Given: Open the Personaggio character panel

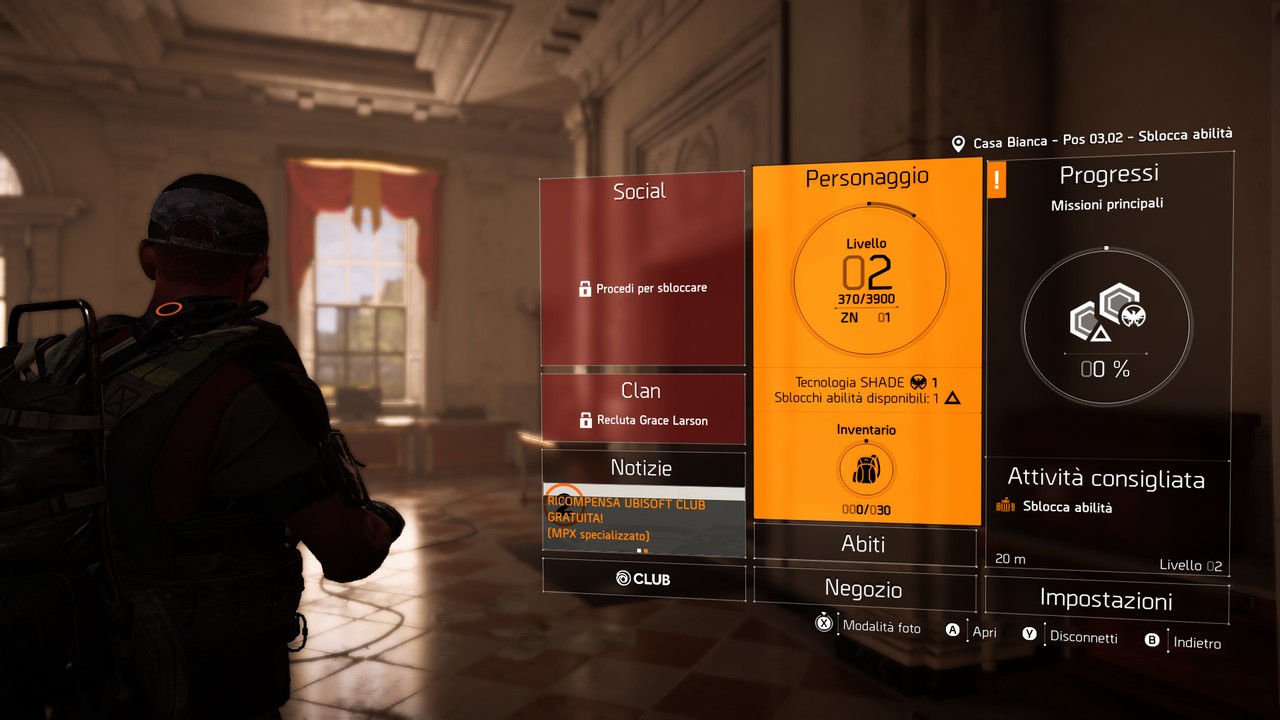Looking at the screenshot, I should coord(867,280).
